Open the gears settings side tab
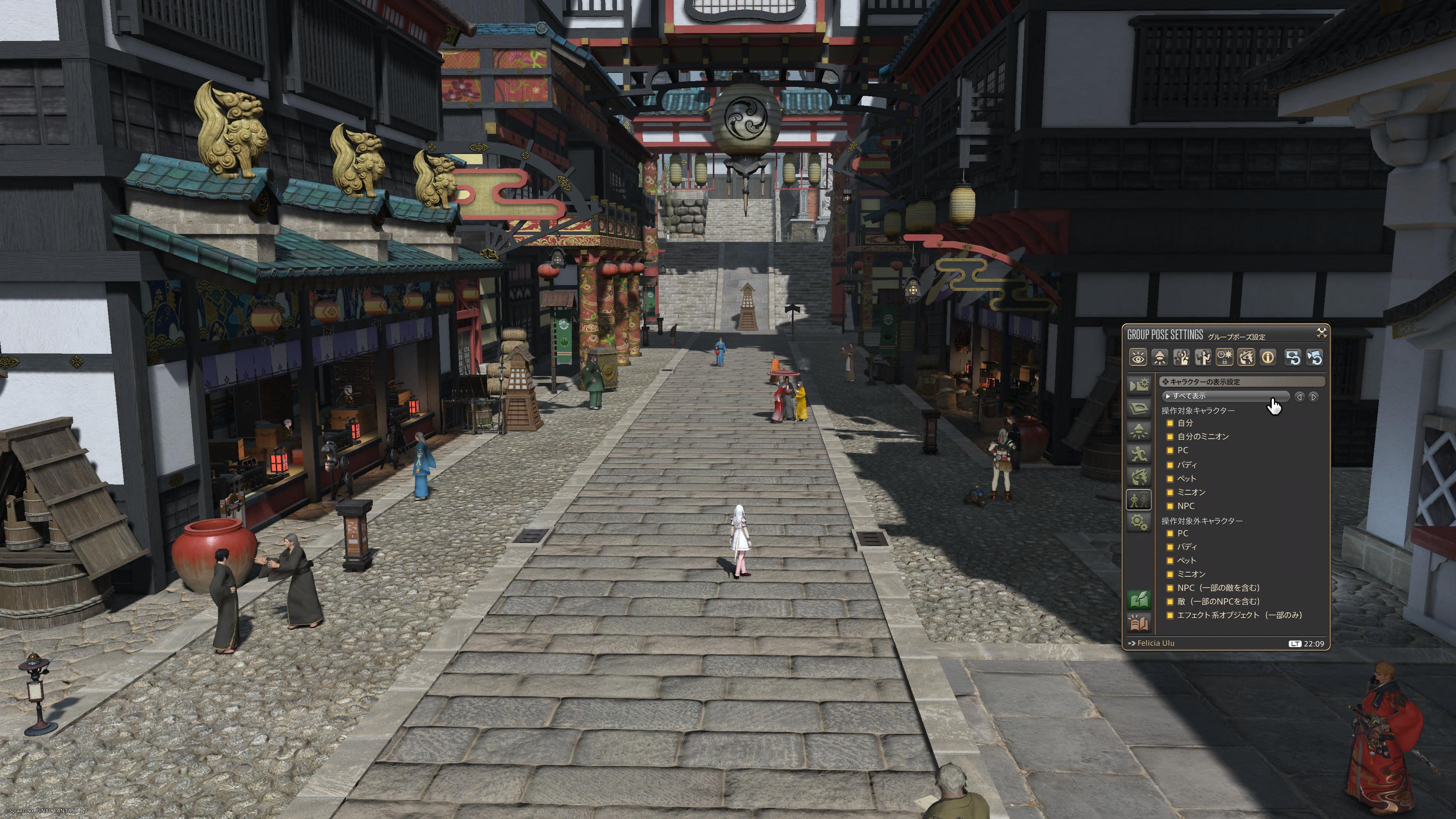 (1139, 522)
